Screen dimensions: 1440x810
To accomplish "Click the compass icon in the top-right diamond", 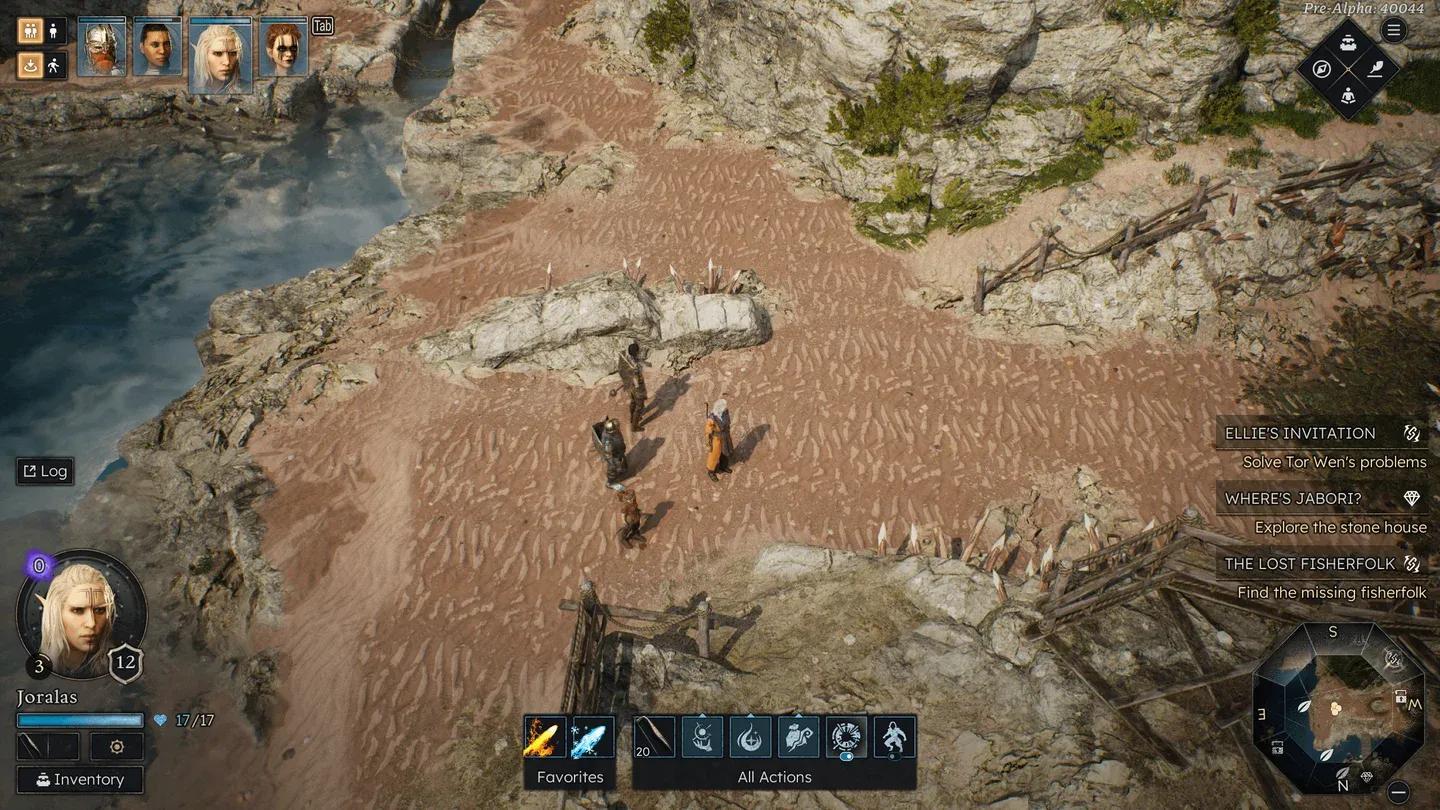I will point(1322,69).
